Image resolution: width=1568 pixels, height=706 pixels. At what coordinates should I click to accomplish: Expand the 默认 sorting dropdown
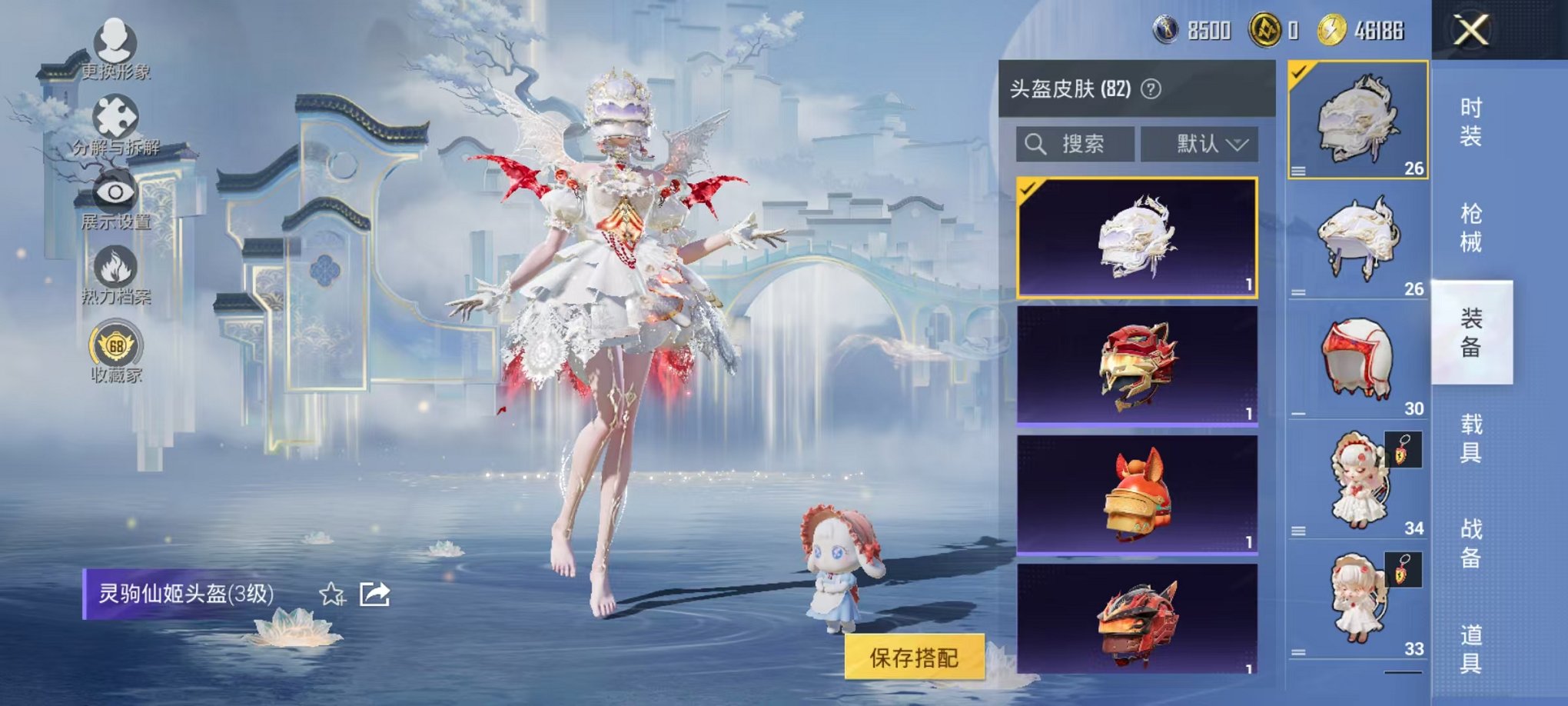(1200, 145)
